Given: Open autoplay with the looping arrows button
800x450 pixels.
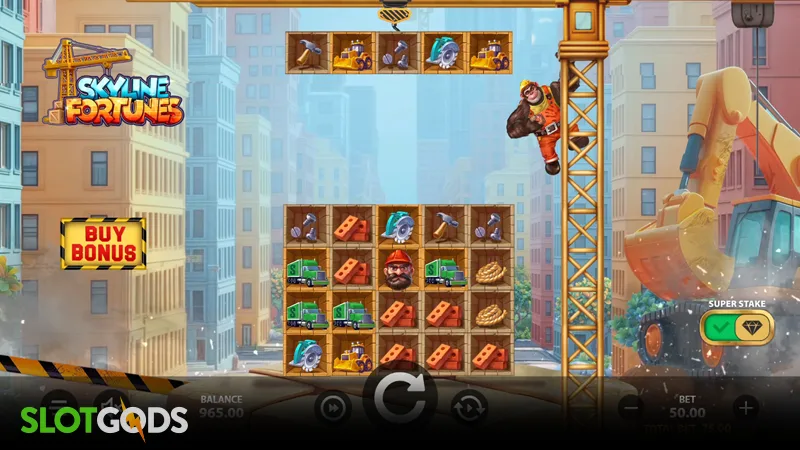Looking at the screenshot, I should 468,406.
